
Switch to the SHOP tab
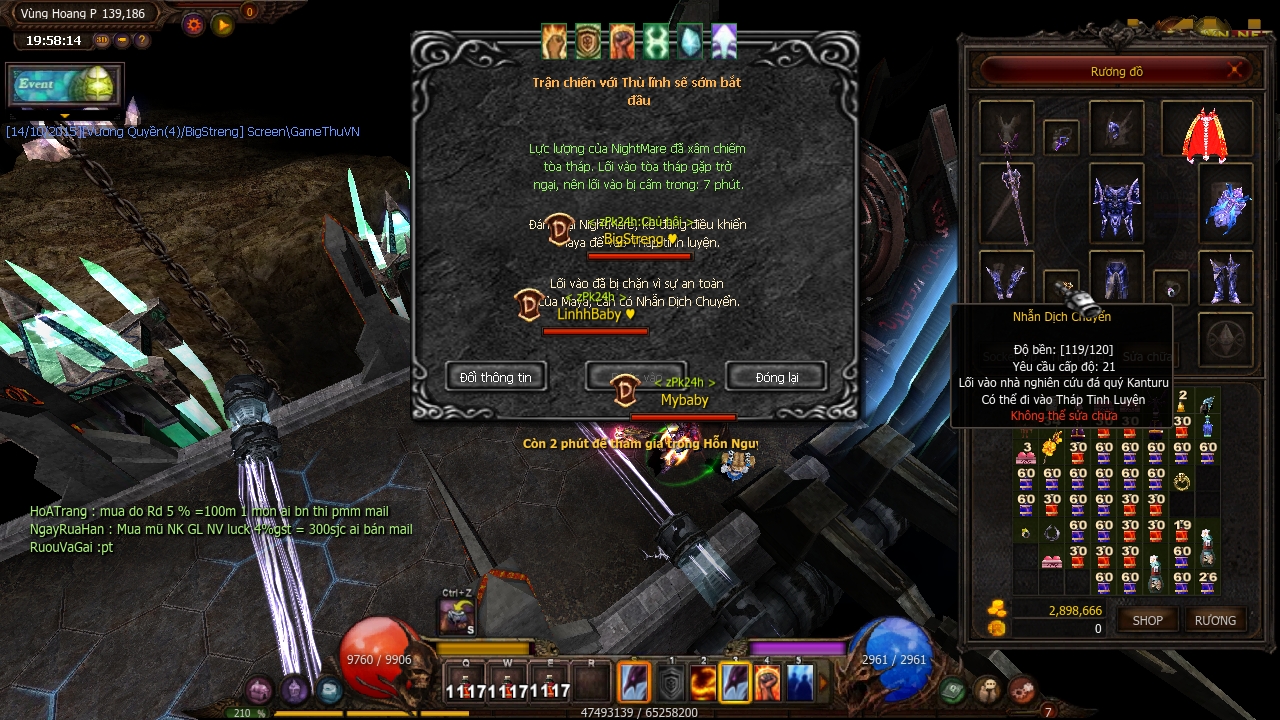(x=1146, y=620)
